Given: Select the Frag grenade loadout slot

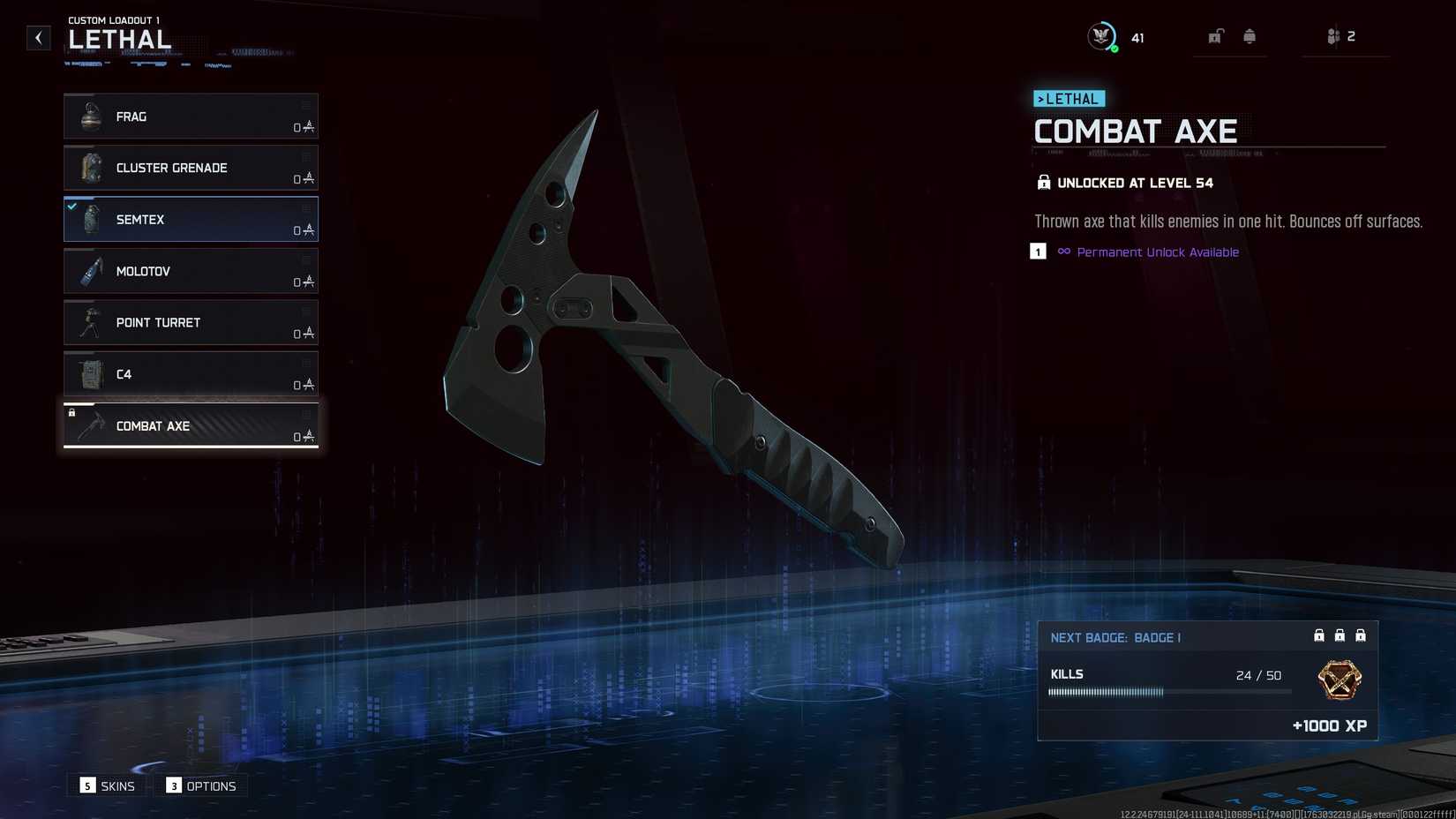Looking at the screenshot, I should click(190, 116).
